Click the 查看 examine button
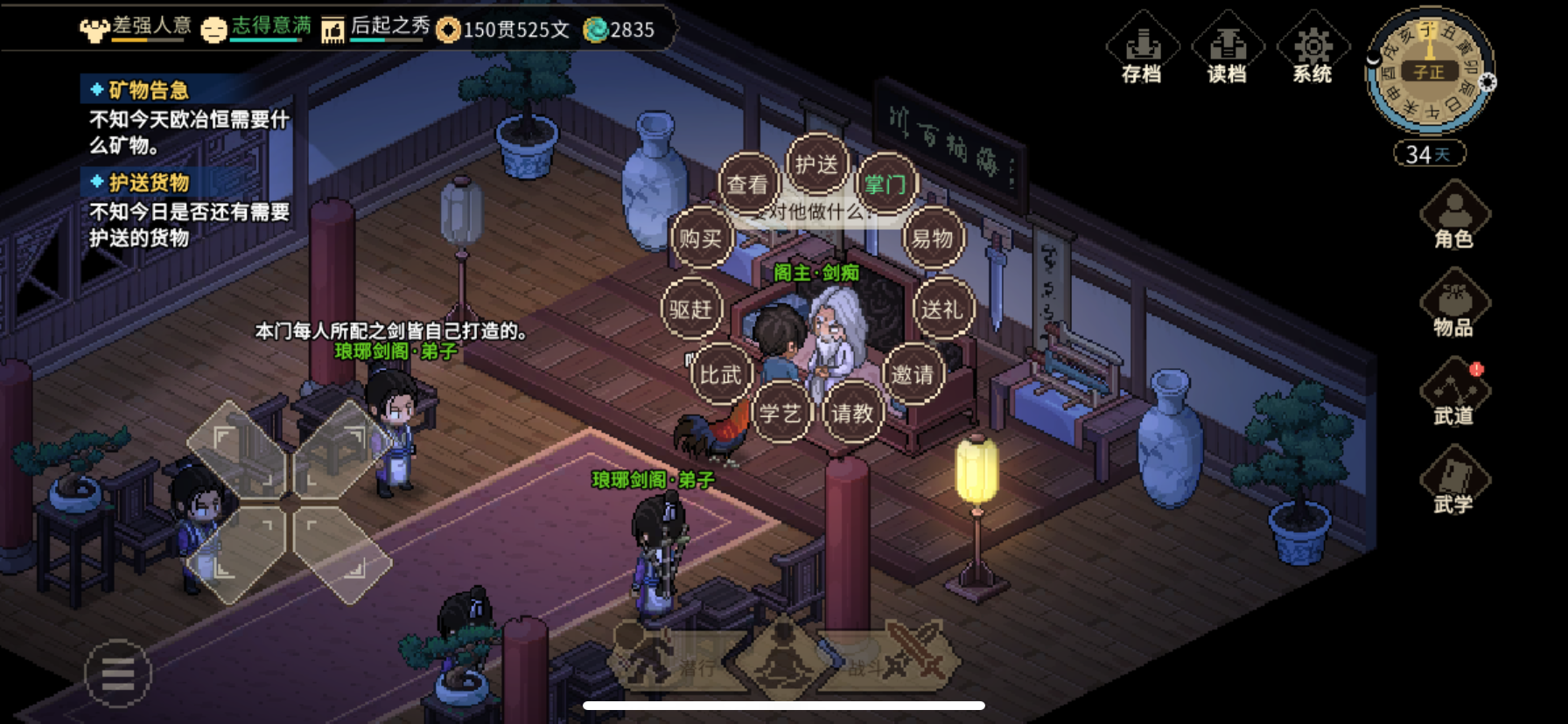Viewport: 1568px width, 724px height. 748,184
